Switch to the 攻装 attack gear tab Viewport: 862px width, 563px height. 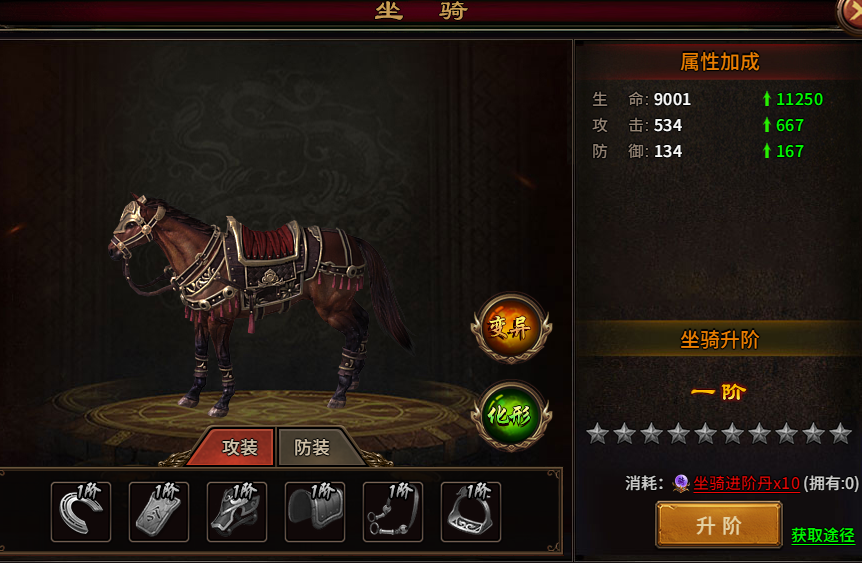(x=239, y=448)
